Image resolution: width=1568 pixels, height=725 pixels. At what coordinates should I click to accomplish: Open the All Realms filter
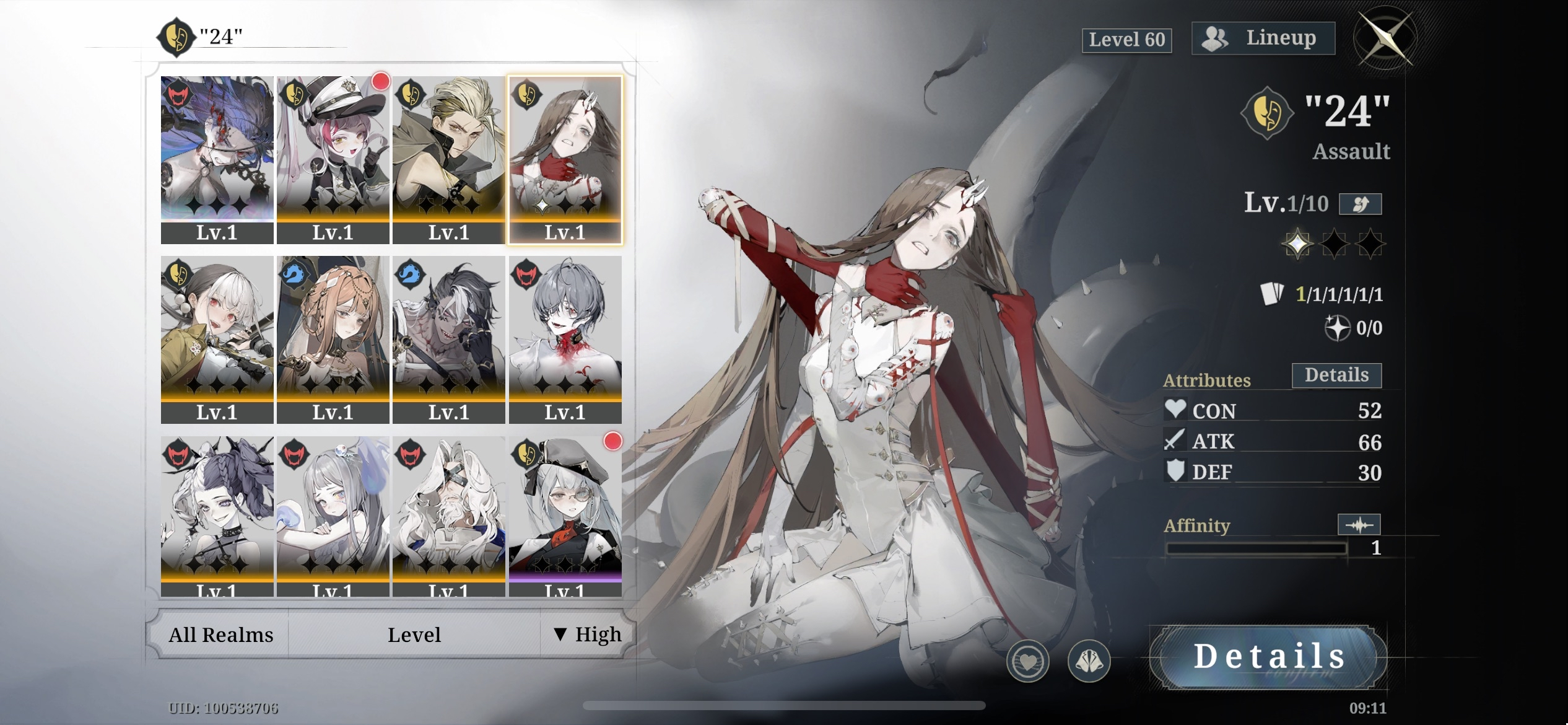(x=220, y=635)
